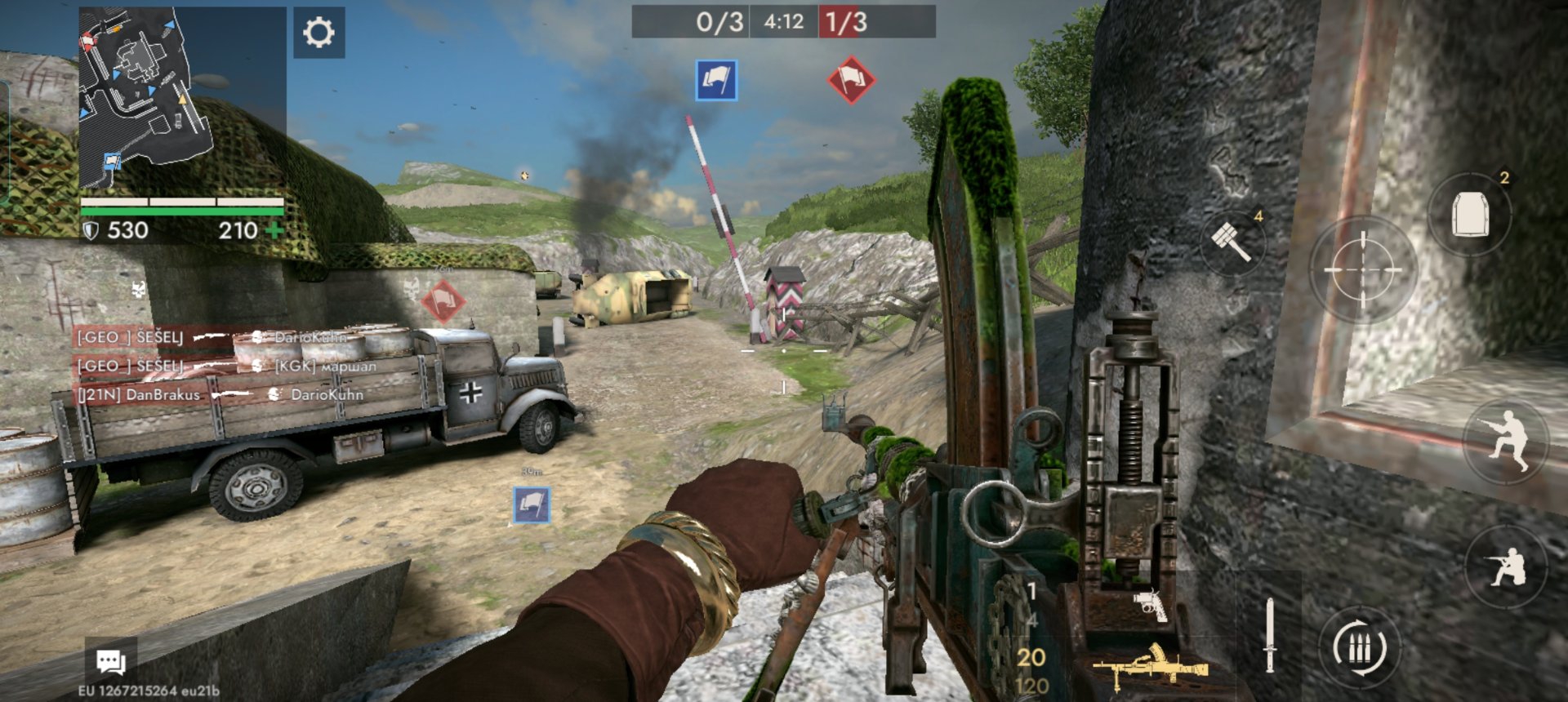
Task: Open the chat speech bubble
Action: pos(111,661)
